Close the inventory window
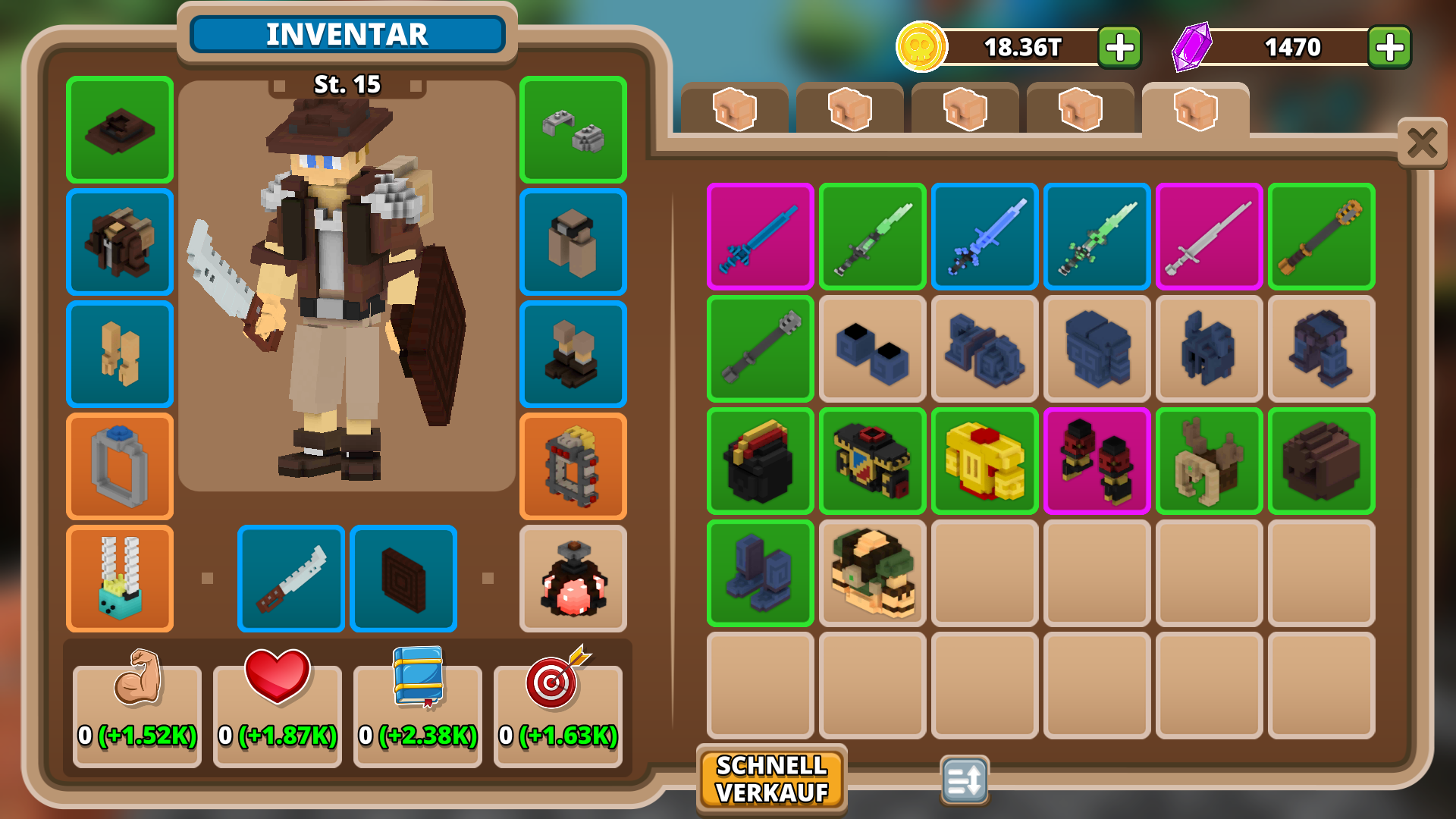The width and height of the screenshot is (1456, 819). coord(1422,143)
